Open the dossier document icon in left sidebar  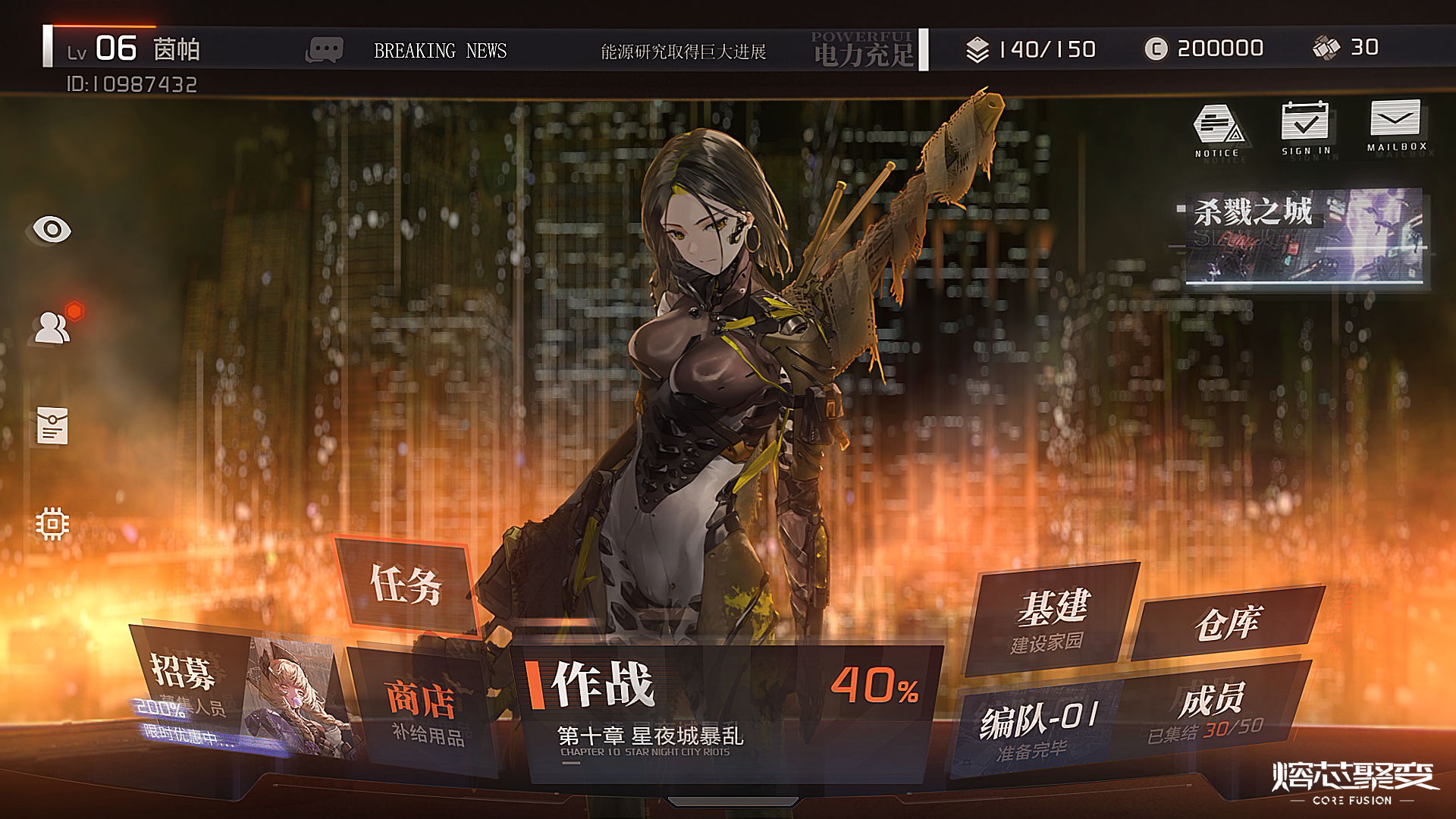pos(52,425)
